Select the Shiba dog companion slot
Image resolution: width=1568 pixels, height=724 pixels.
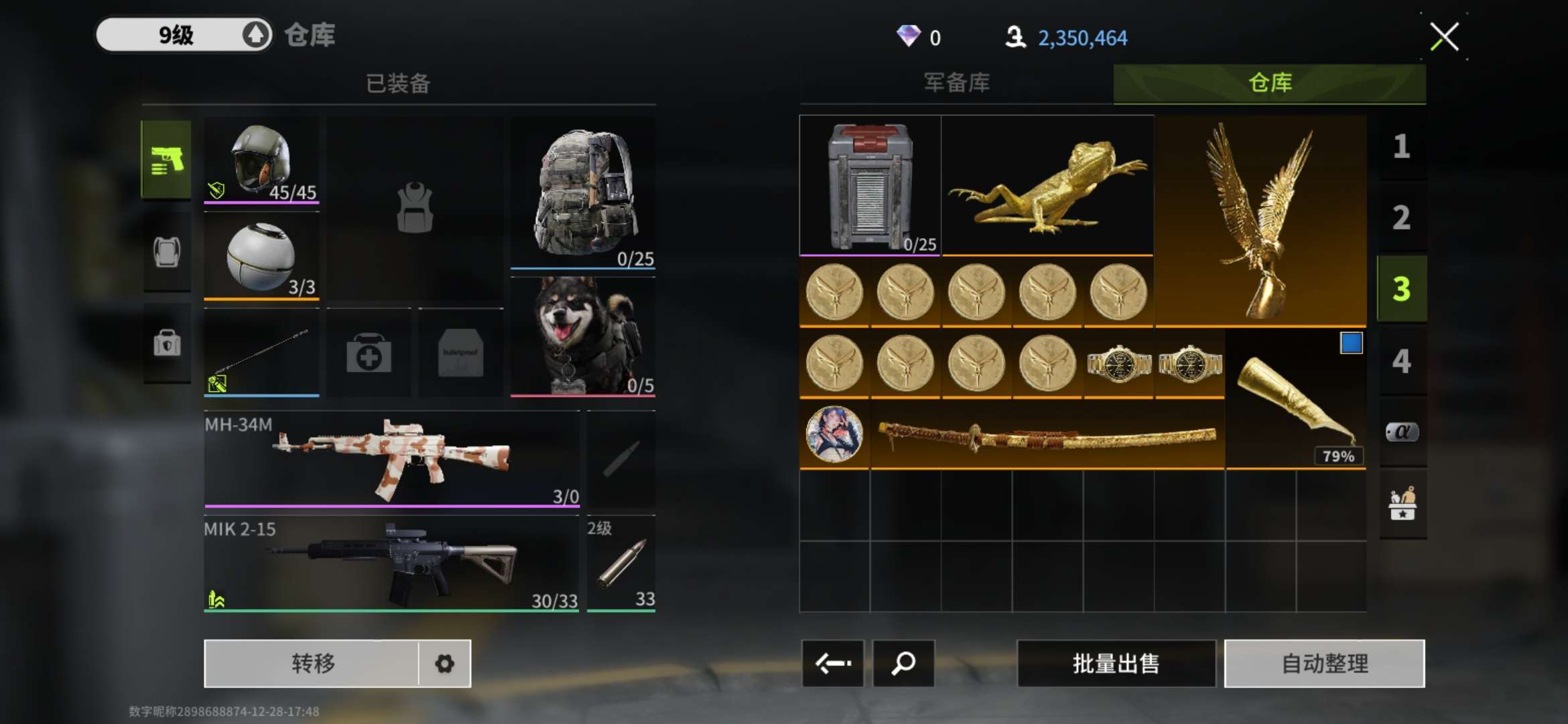(583, 335)
